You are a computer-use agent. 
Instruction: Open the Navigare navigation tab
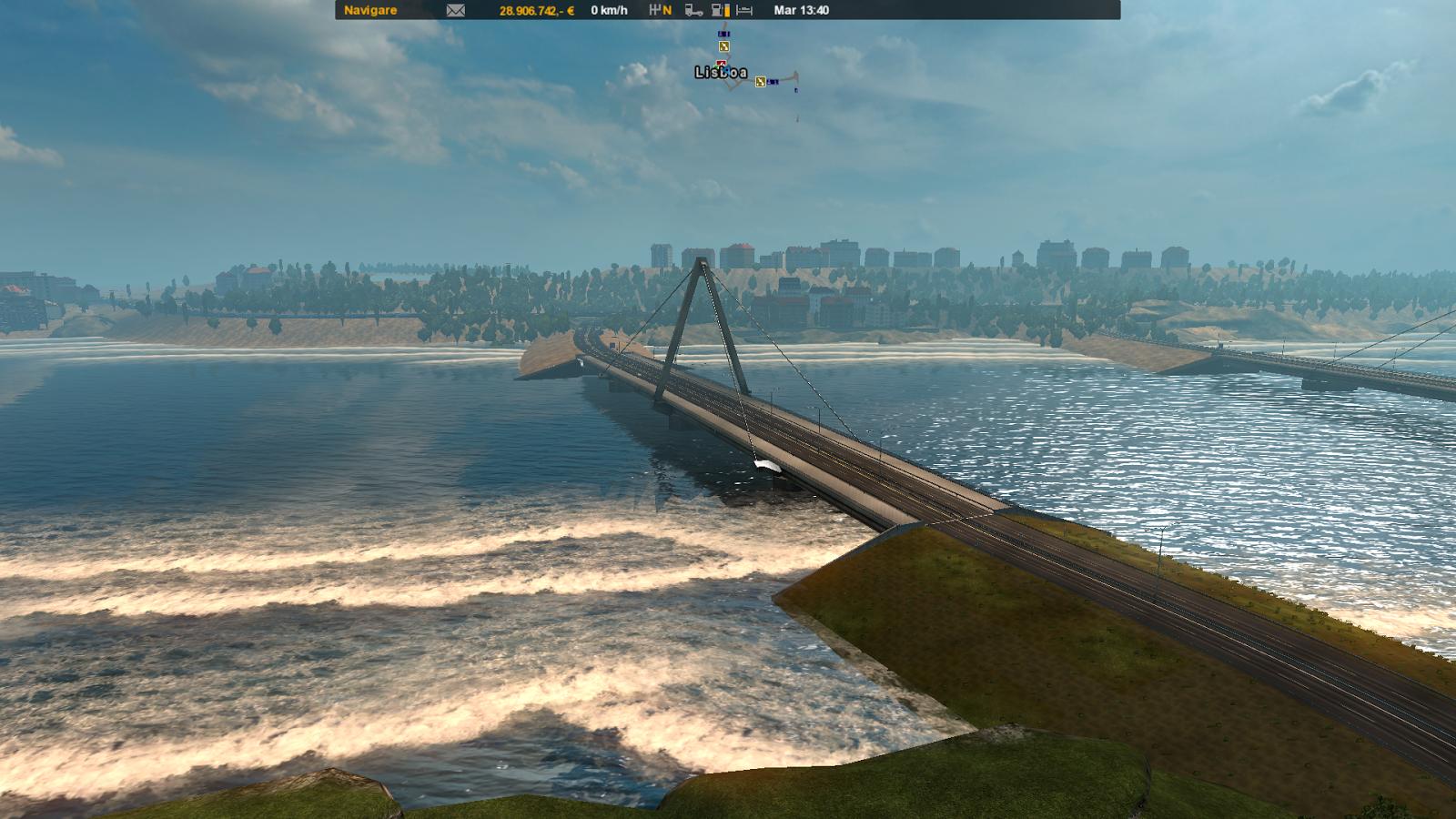coord(370,10)
